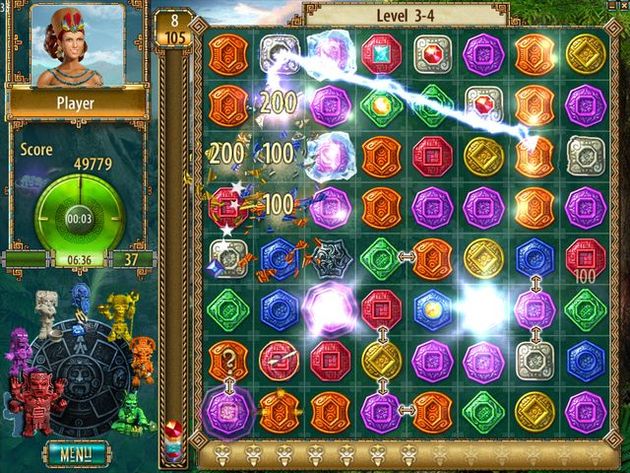Select the blue token with yellow gem
The width and height of the screenshot is (630, 473).
[x=433, y=308]
